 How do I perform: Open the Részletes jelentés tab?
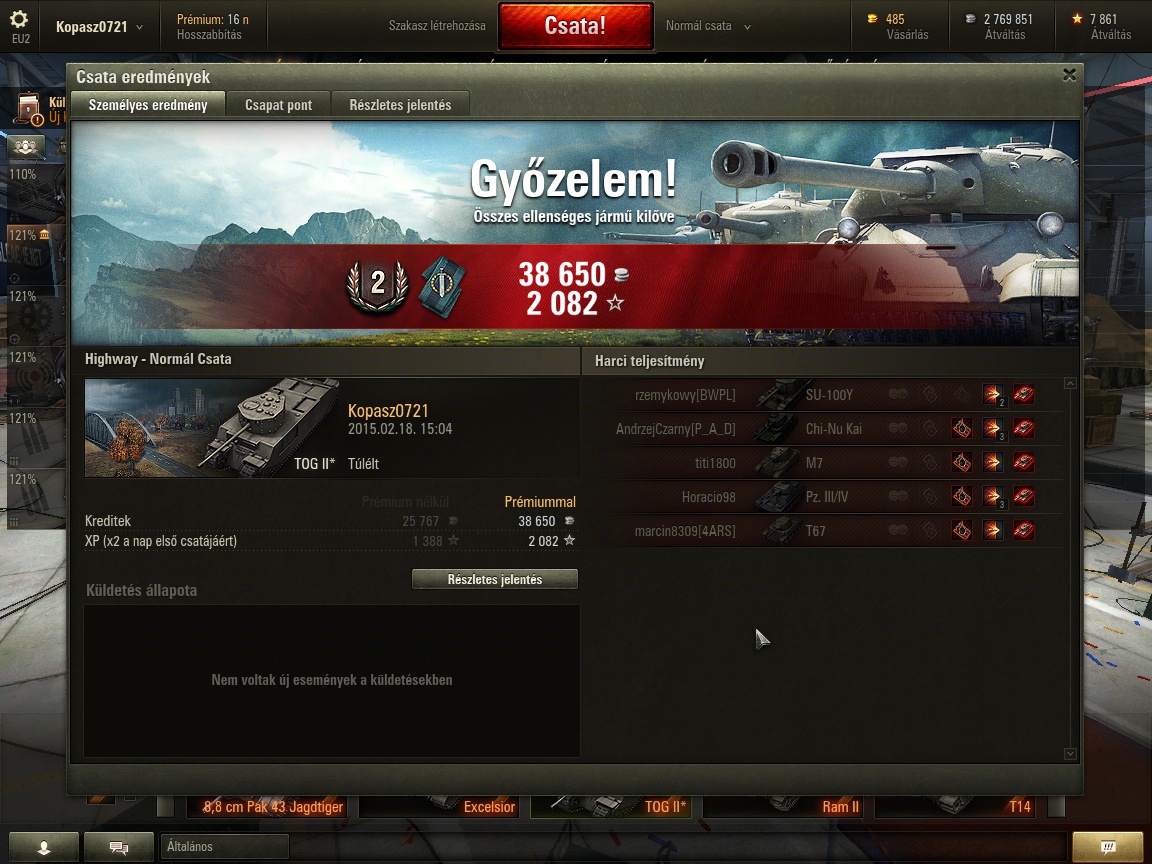(400, 105)
